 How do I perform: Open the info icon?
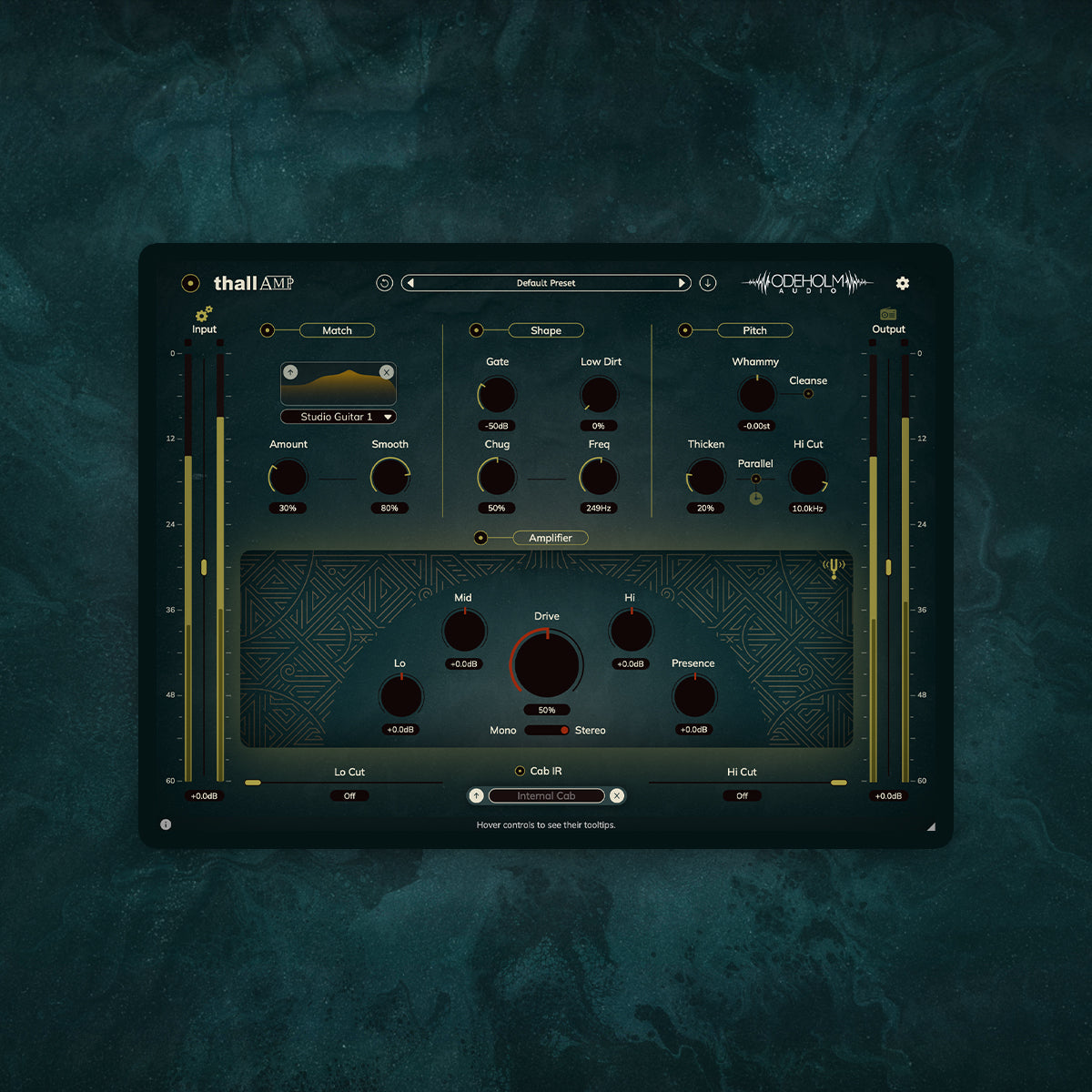pos(166,824)
